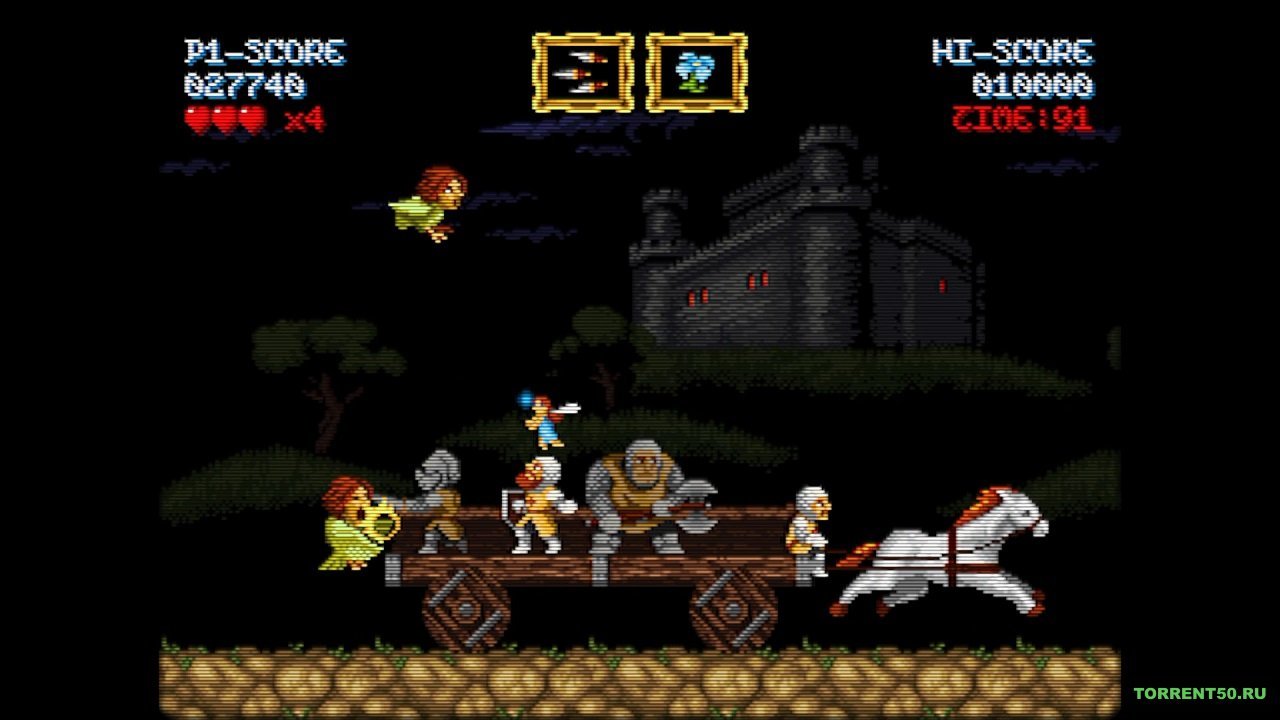Click the hero knight standing atop the cart
The height and width of the screenshot is (720, 1280).
click(540, 420)
